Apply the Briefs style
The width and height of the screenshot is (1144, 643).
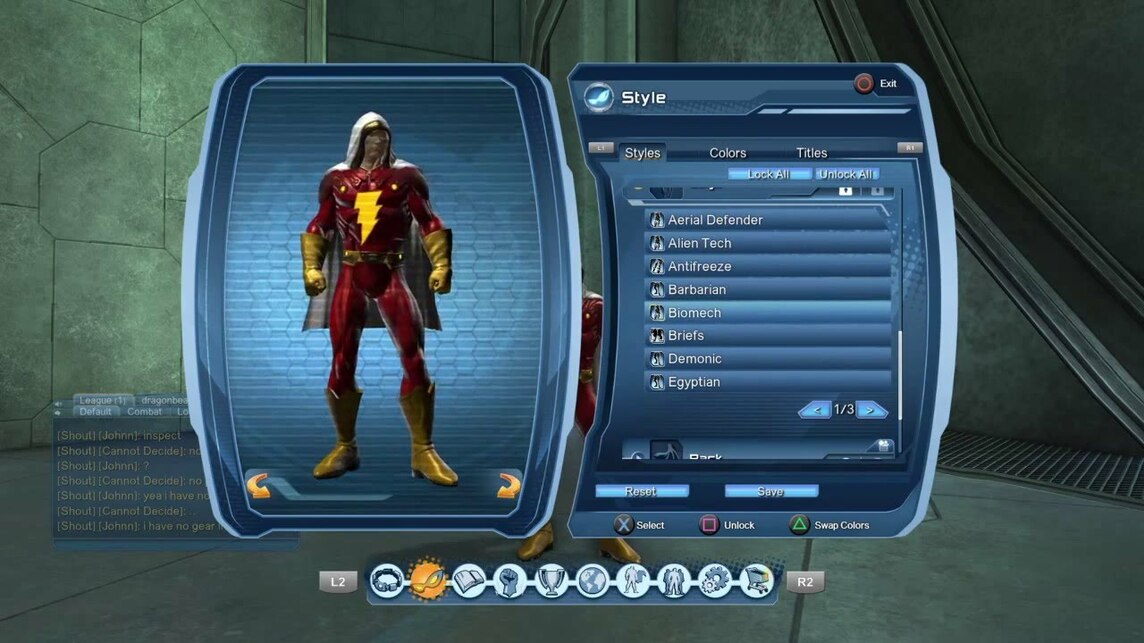point(767,335)
